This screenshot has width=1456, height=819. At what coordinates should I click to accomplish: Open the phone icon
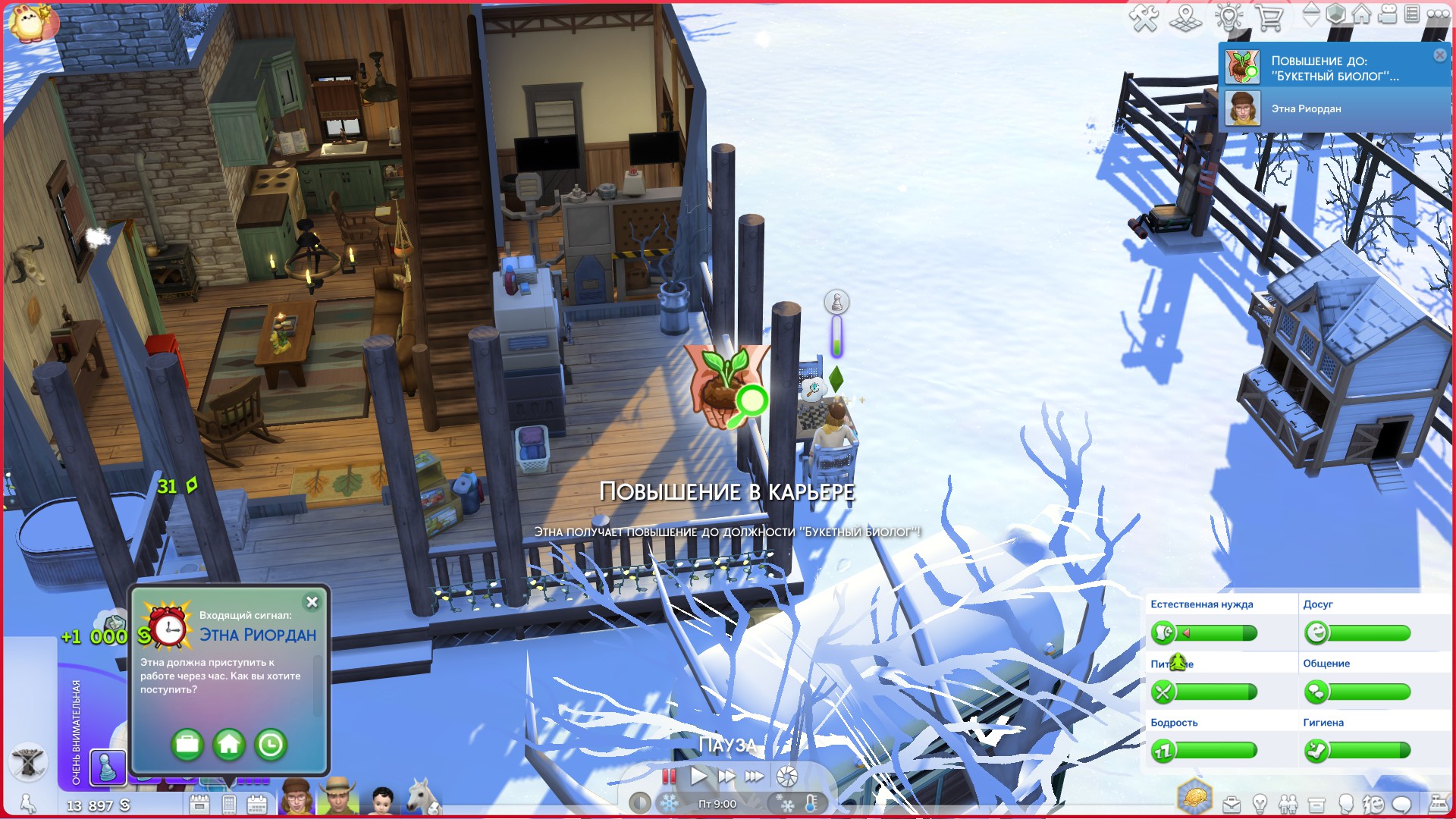pos(229,804)
